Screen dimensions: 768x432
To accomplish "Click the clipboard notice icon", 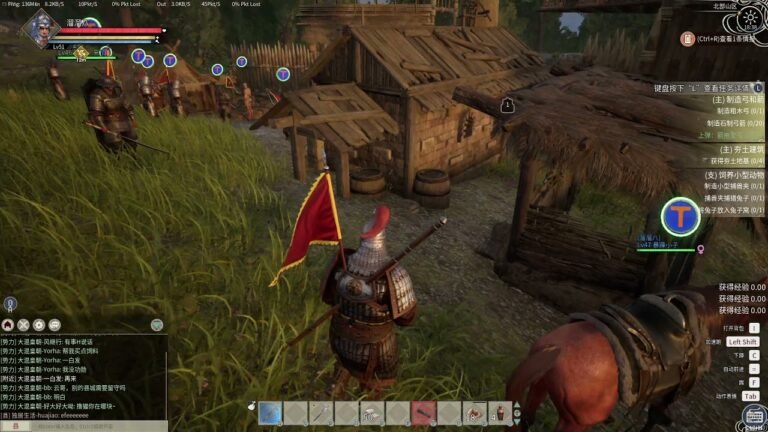I will pos(687,39).
